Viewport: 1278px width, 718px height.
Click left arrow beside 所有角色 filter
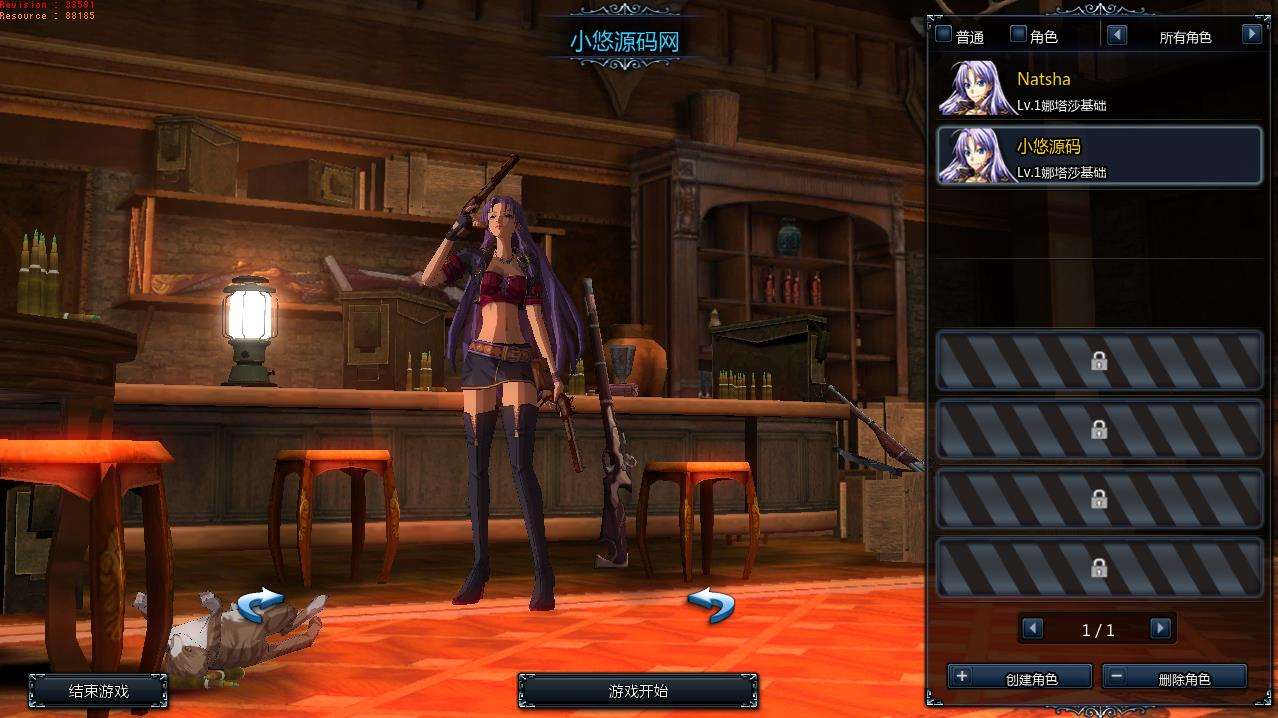(x=1117, y=35)
